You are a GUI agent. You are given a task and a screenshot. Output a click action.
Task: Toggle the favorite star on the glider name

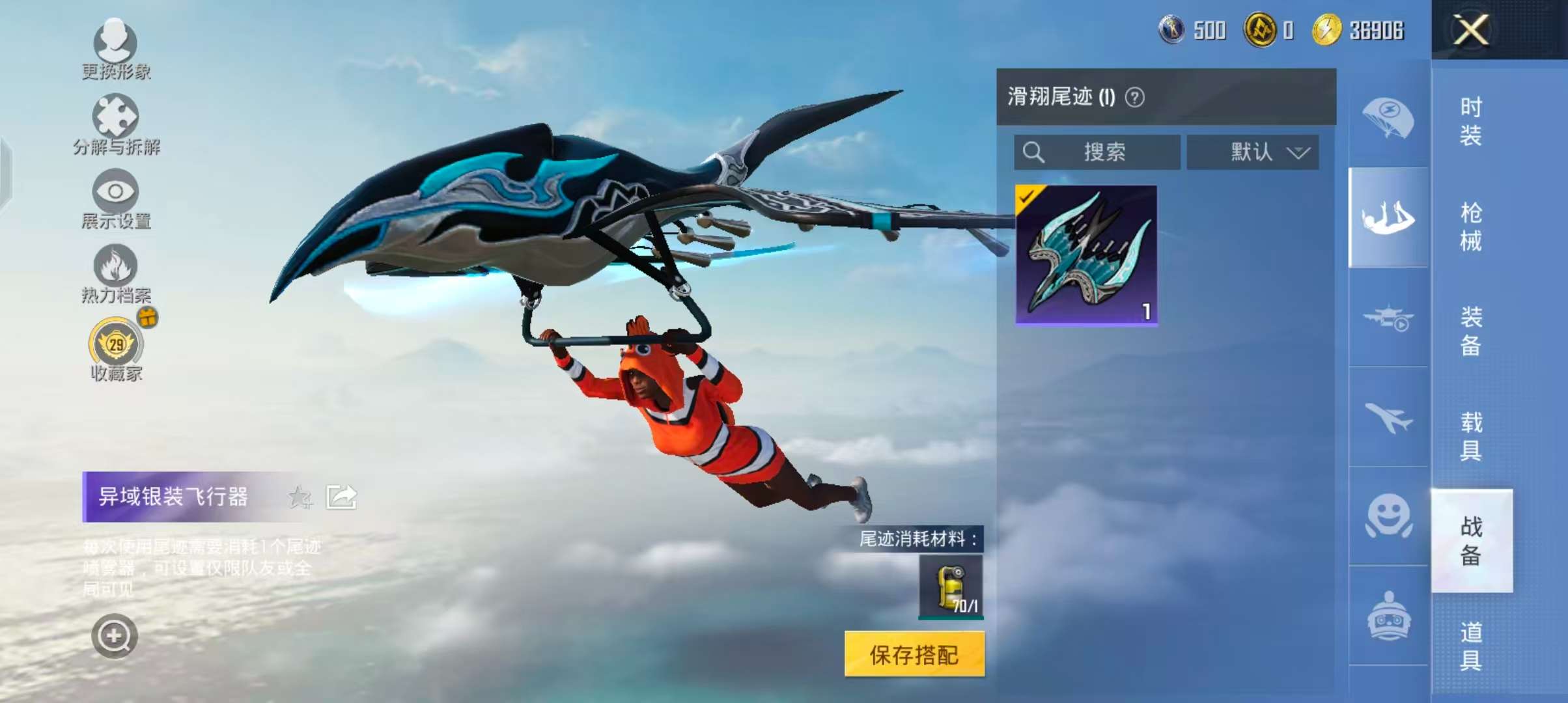pyautogui.click(x=300, y=495)
